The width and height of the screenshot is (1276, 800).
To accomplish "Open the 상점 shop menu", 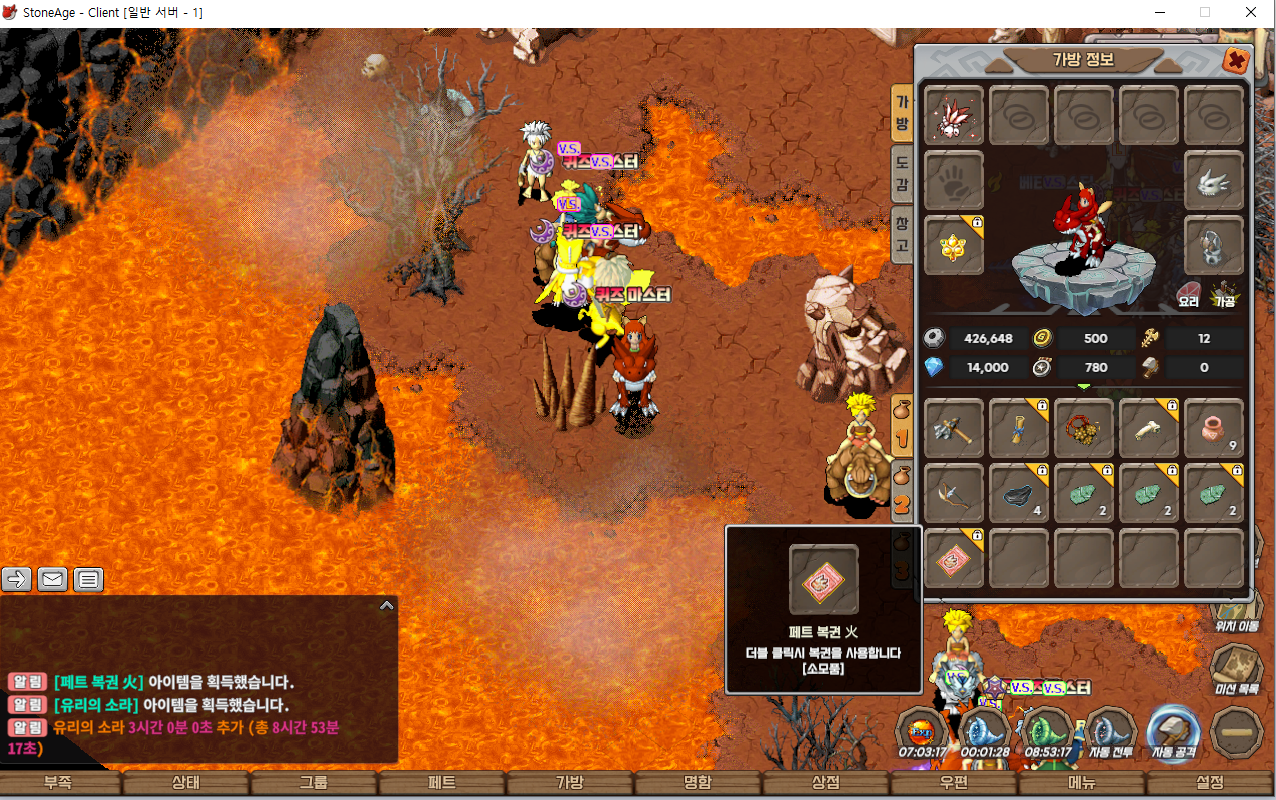I will 825,783.
